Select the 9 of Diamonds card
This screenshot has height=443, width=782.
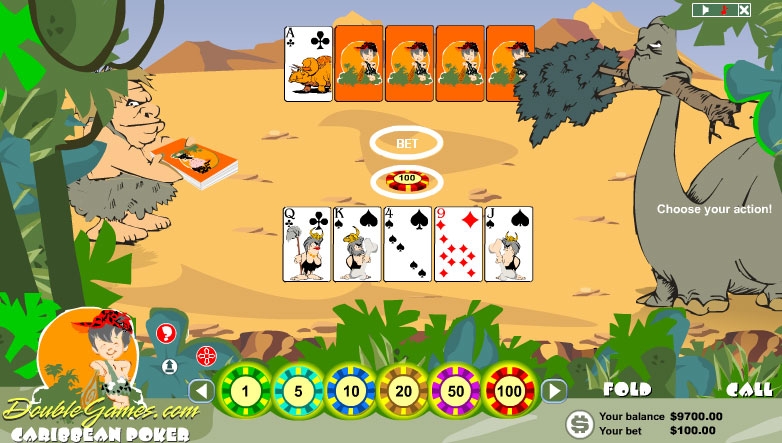(458, 244)
